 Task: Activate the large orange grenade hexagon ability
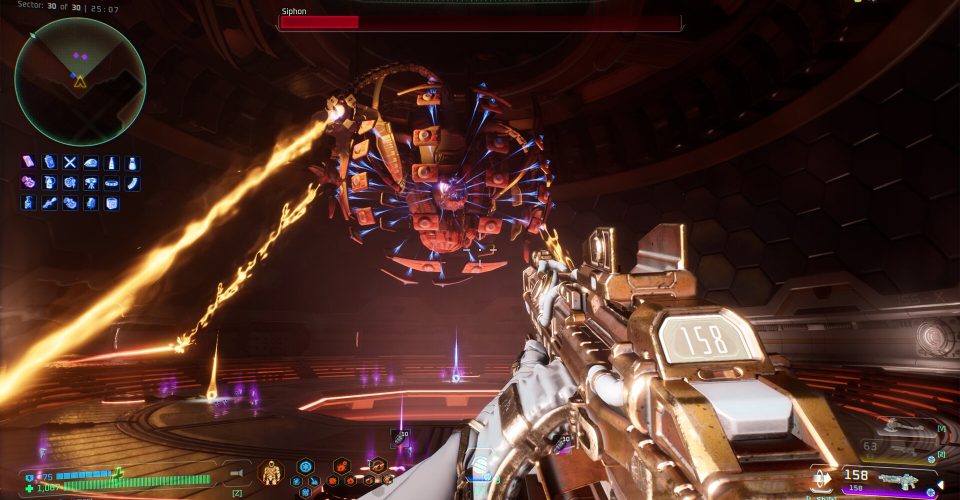(x=341, y=465)
